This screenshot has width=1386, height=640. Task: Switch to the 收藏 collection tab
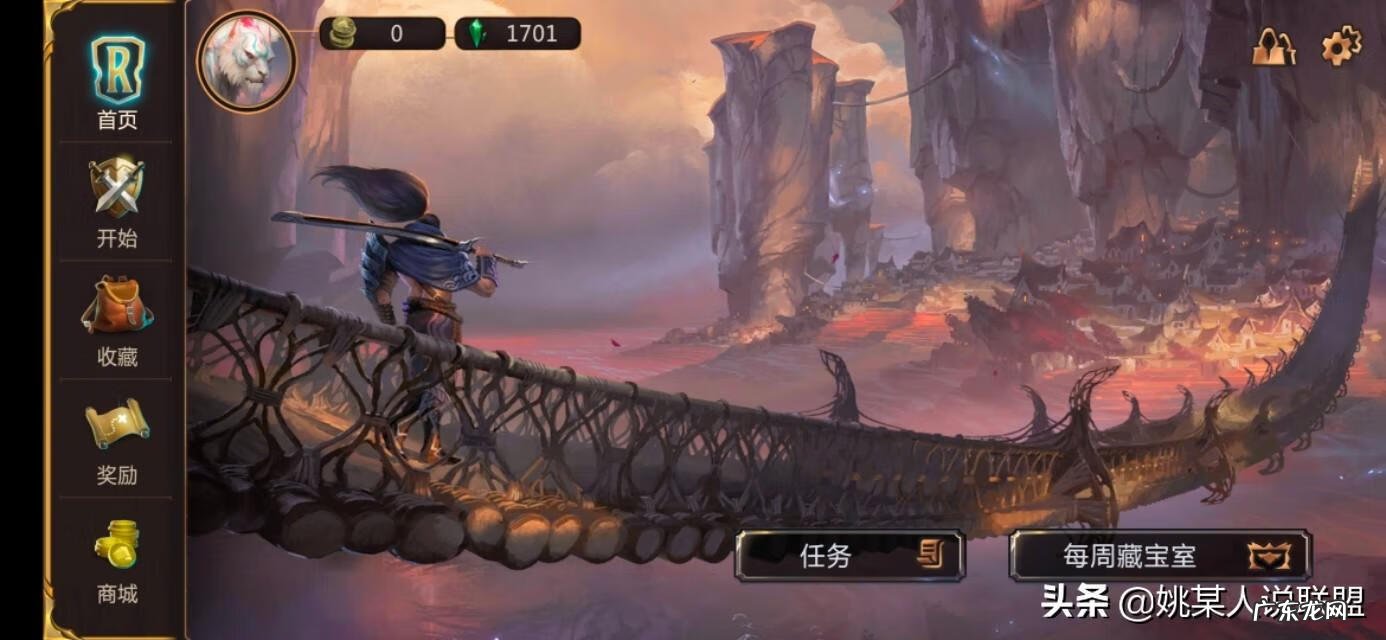pos(117,321)
